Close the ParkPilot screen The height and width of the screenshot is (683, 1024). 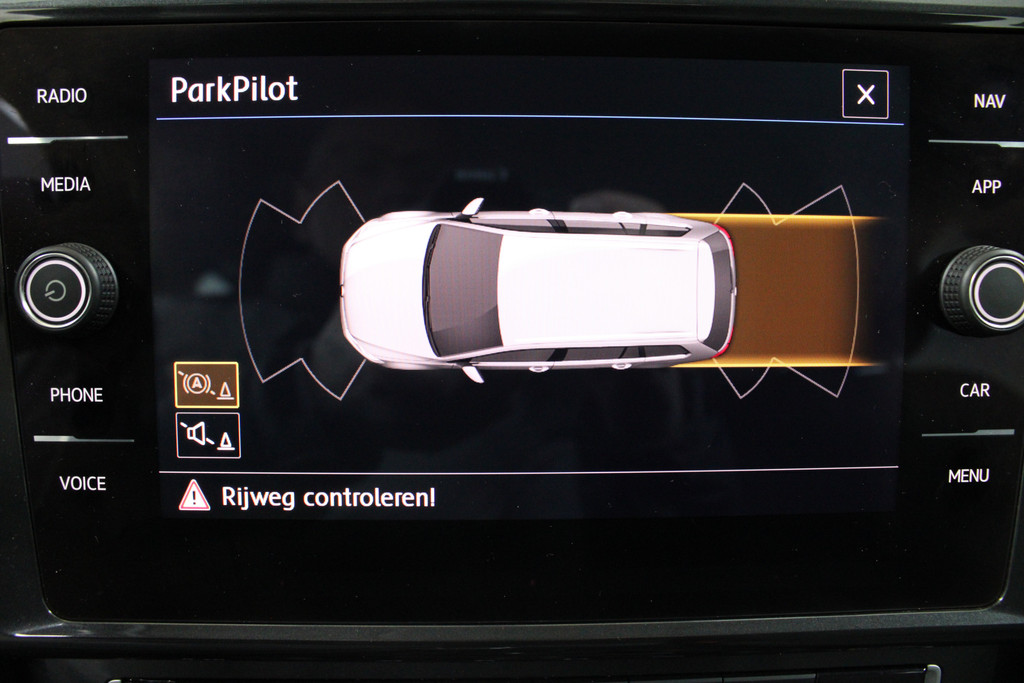(x=865, y=95)
